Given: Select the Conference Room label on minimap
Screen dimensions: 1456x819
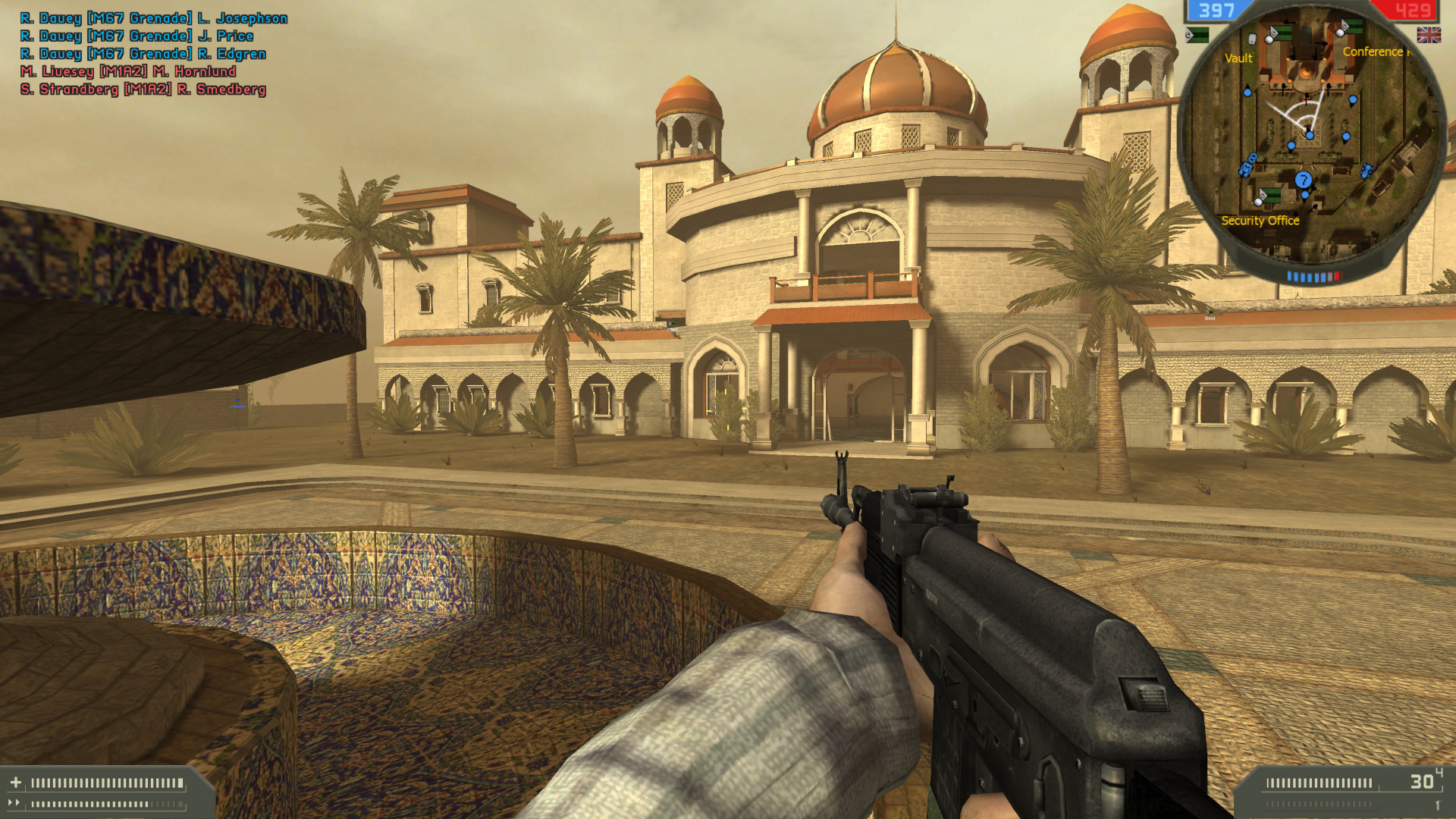Looking at the screenshot, I should point(1378,51).
